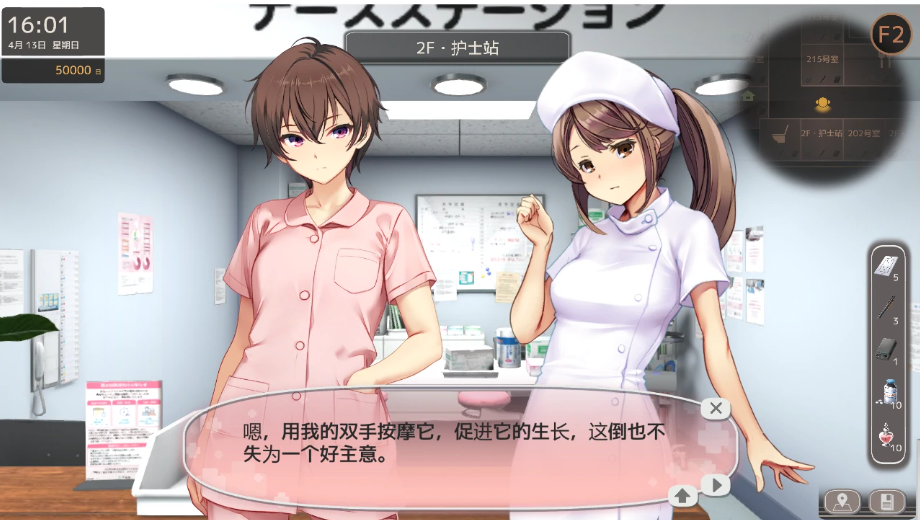Click the up arrow button on the dialogue box
Screen dimensions: 920x520
pos(683,493)
